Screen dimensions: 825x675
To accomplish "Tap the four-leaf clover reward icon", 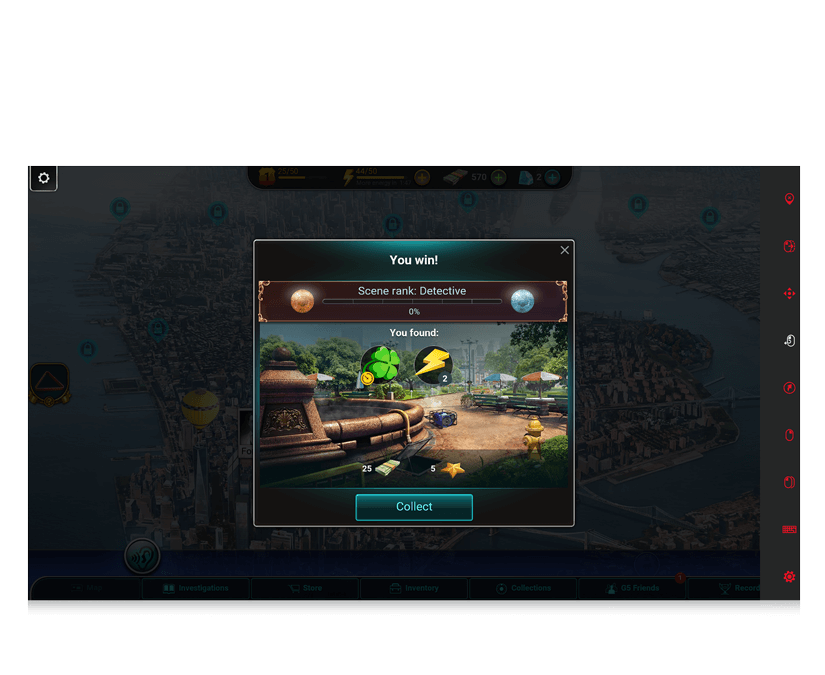I will coord(380,364).
